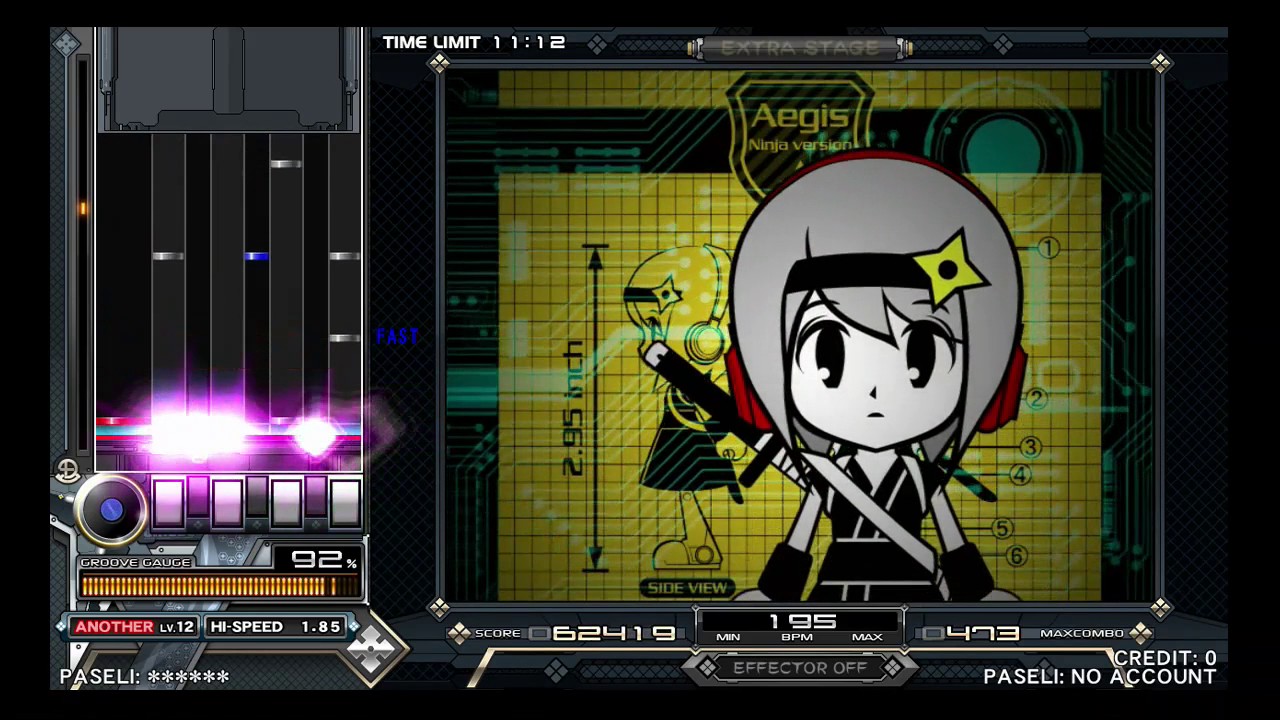Click the turntable scratch icon
The height and width of the screenshot is (720, 1280).
(110, 508)
